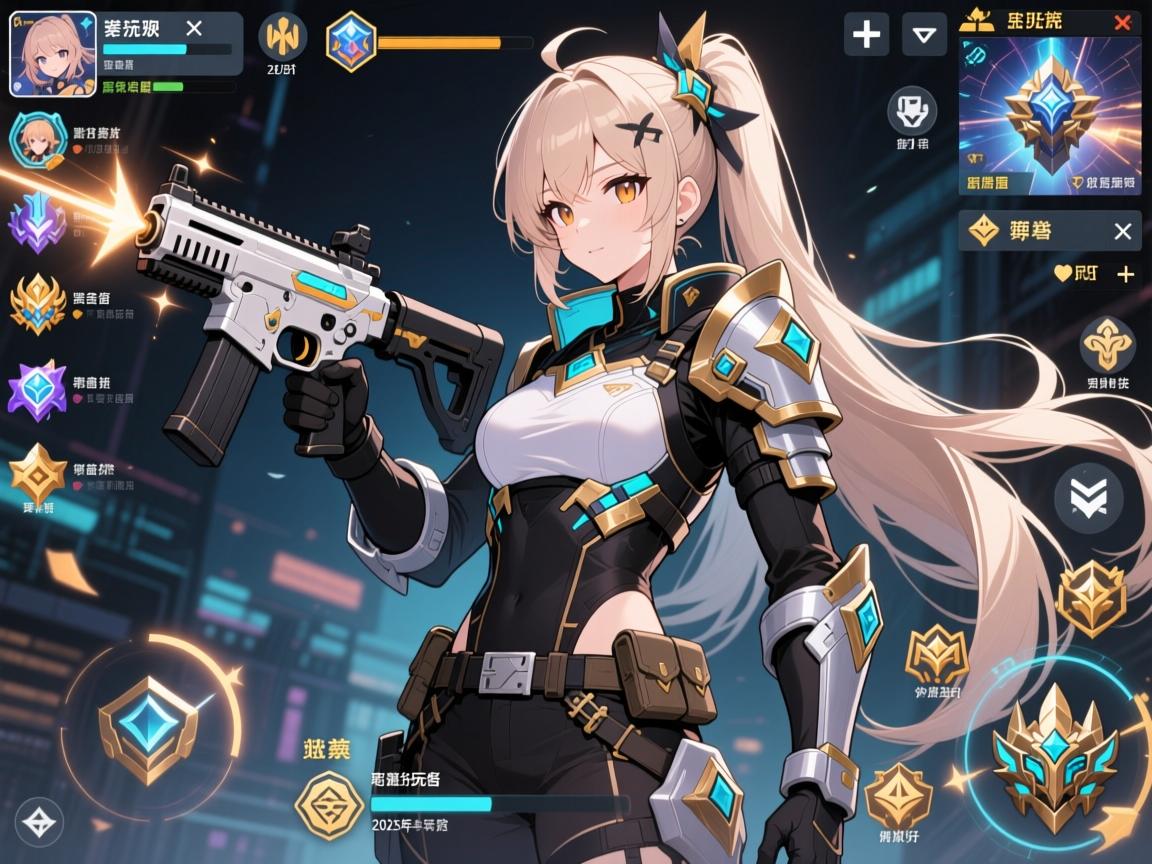This screenshot has width=1152, height=864.
Task: Add more using the heart plus button
Action: pos(1125,274)
